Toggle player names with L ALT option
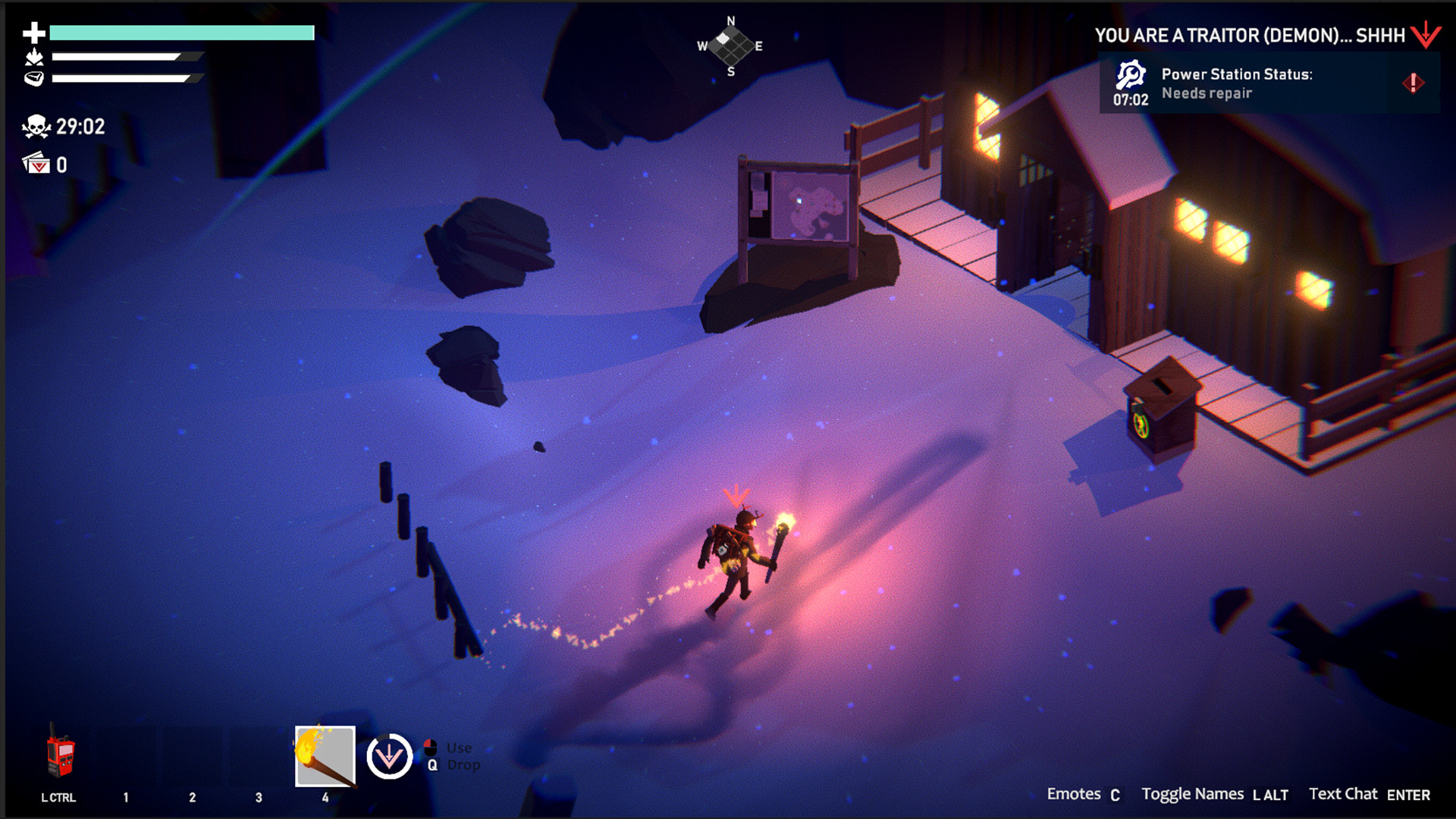The width and height of the screenshot is (1456, 819). click(1270, 795)
